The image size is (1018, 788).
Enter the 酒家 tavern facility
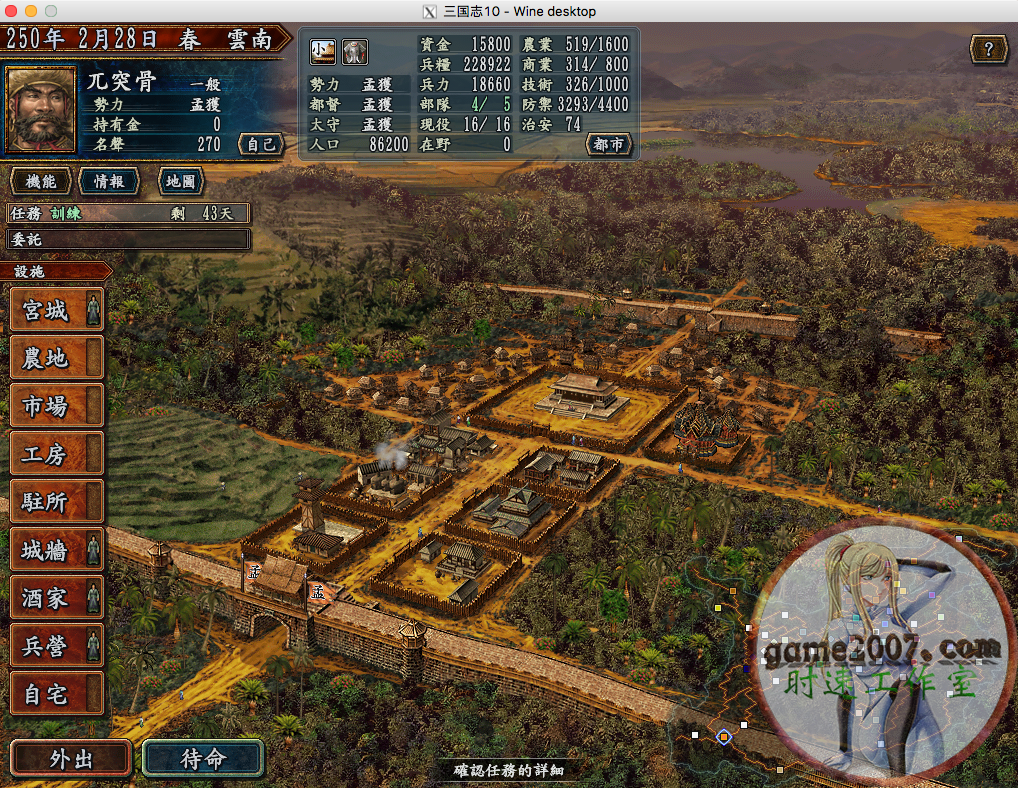click(x=57, y=597)
